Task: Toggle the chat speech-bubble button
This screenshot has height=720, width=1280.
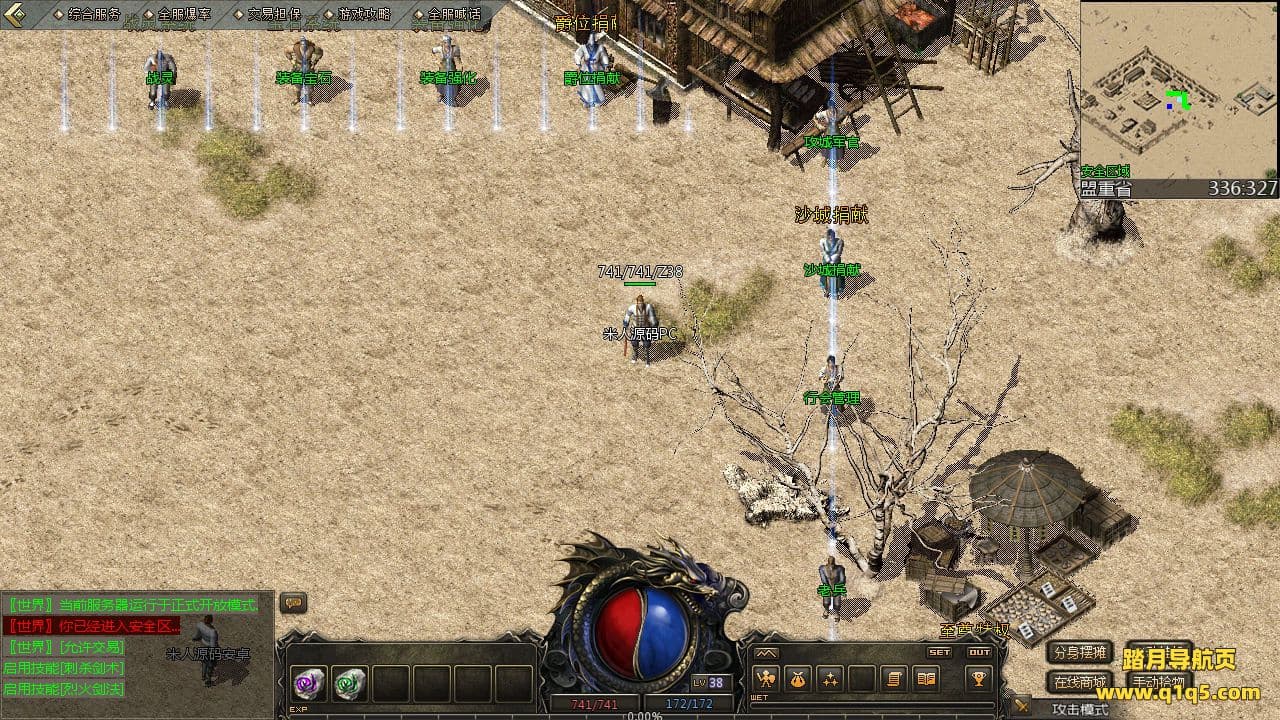Action: click(x=293, y=603)
